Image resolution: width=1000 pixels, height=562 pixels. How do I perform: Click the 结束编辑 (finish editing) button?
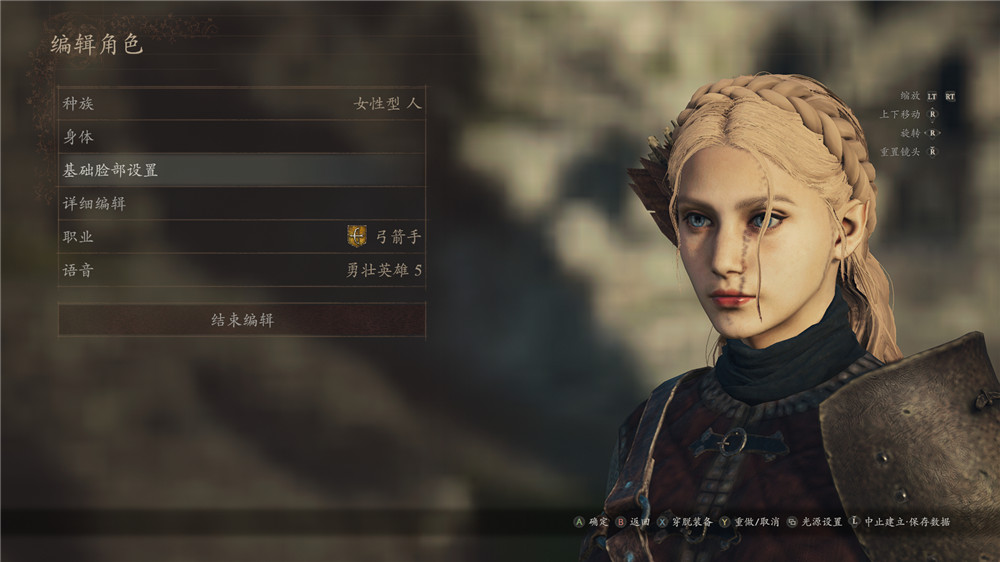[241, 320]
